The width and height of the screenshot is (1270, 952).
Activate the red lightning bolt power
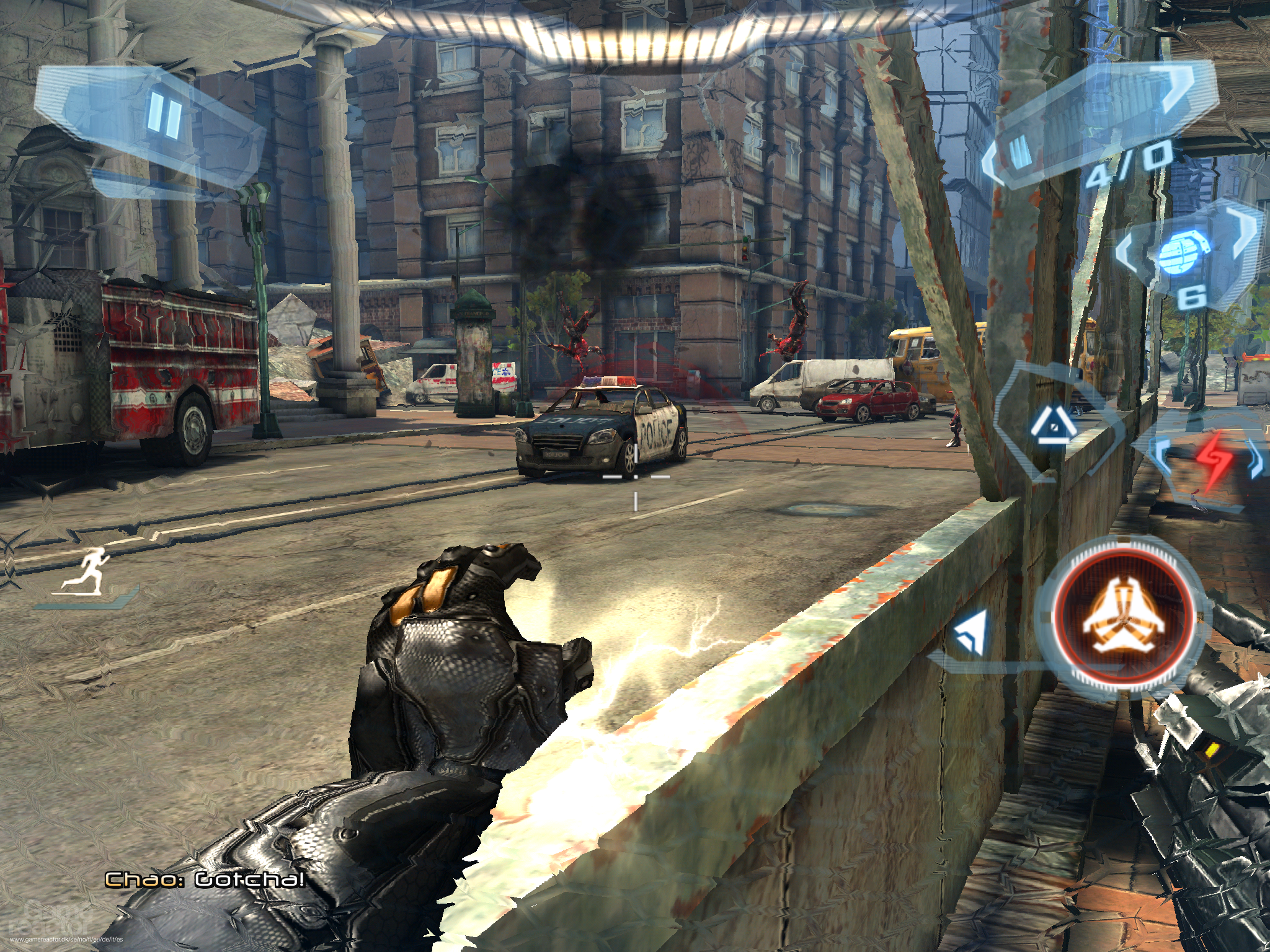pyautogui.click(x=1209, y=461)
